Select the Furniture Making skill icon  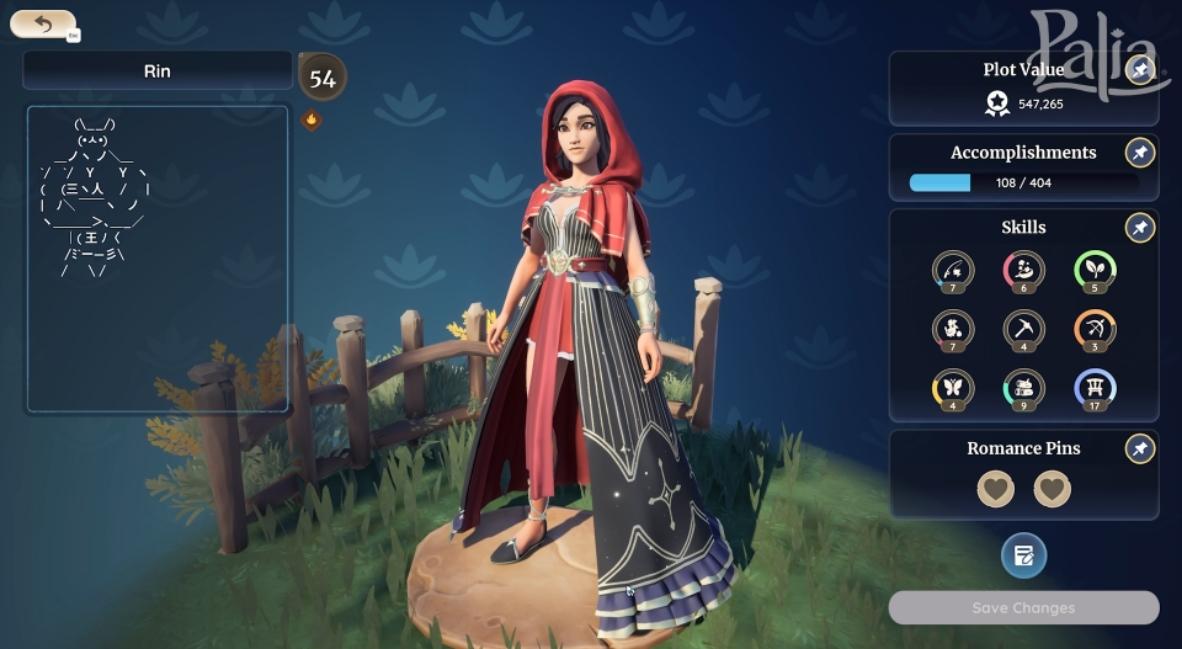[x=1095, y=388]
